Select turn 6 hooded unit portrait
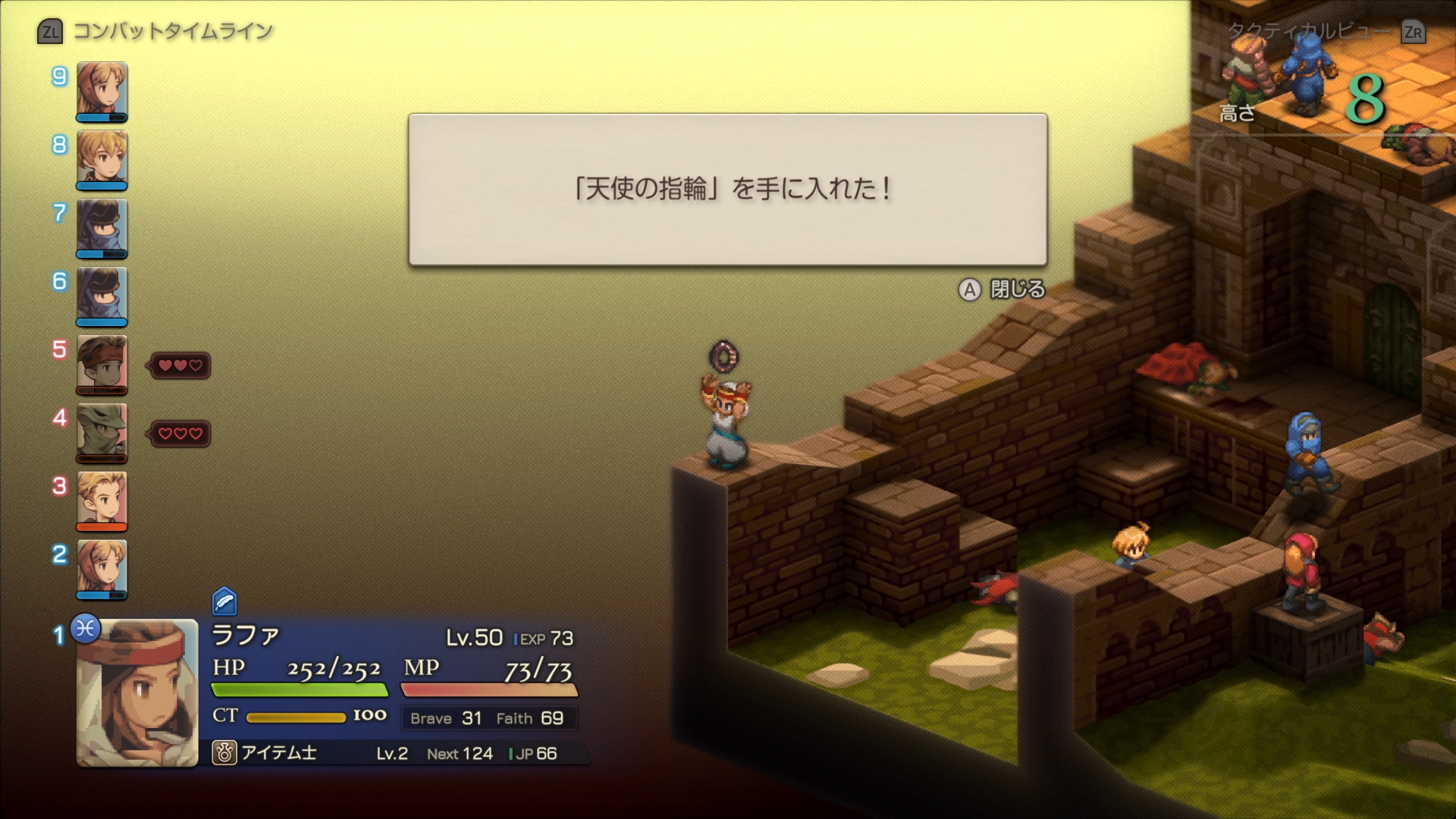 (102, 296)
